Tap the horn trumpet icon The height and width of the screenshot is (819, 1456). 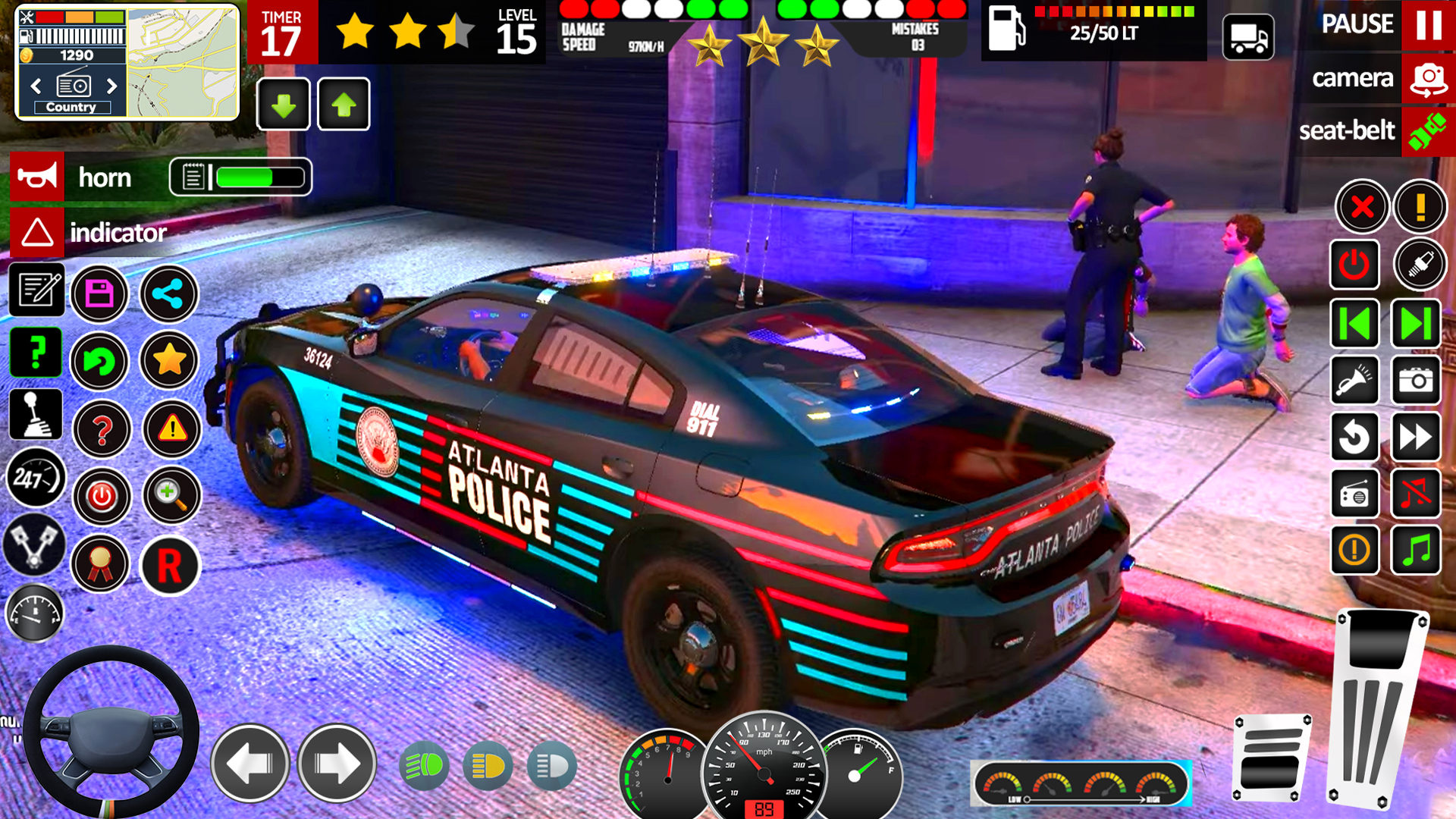(37, 176)
